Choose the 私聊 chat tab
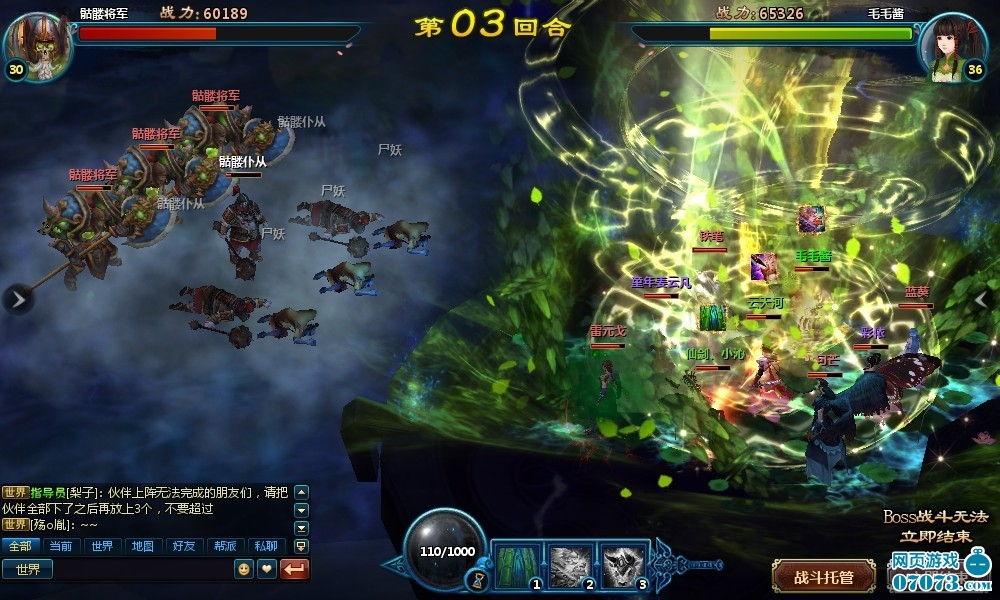The height and width of the screenshot is (600, 1000). (265, 546)
